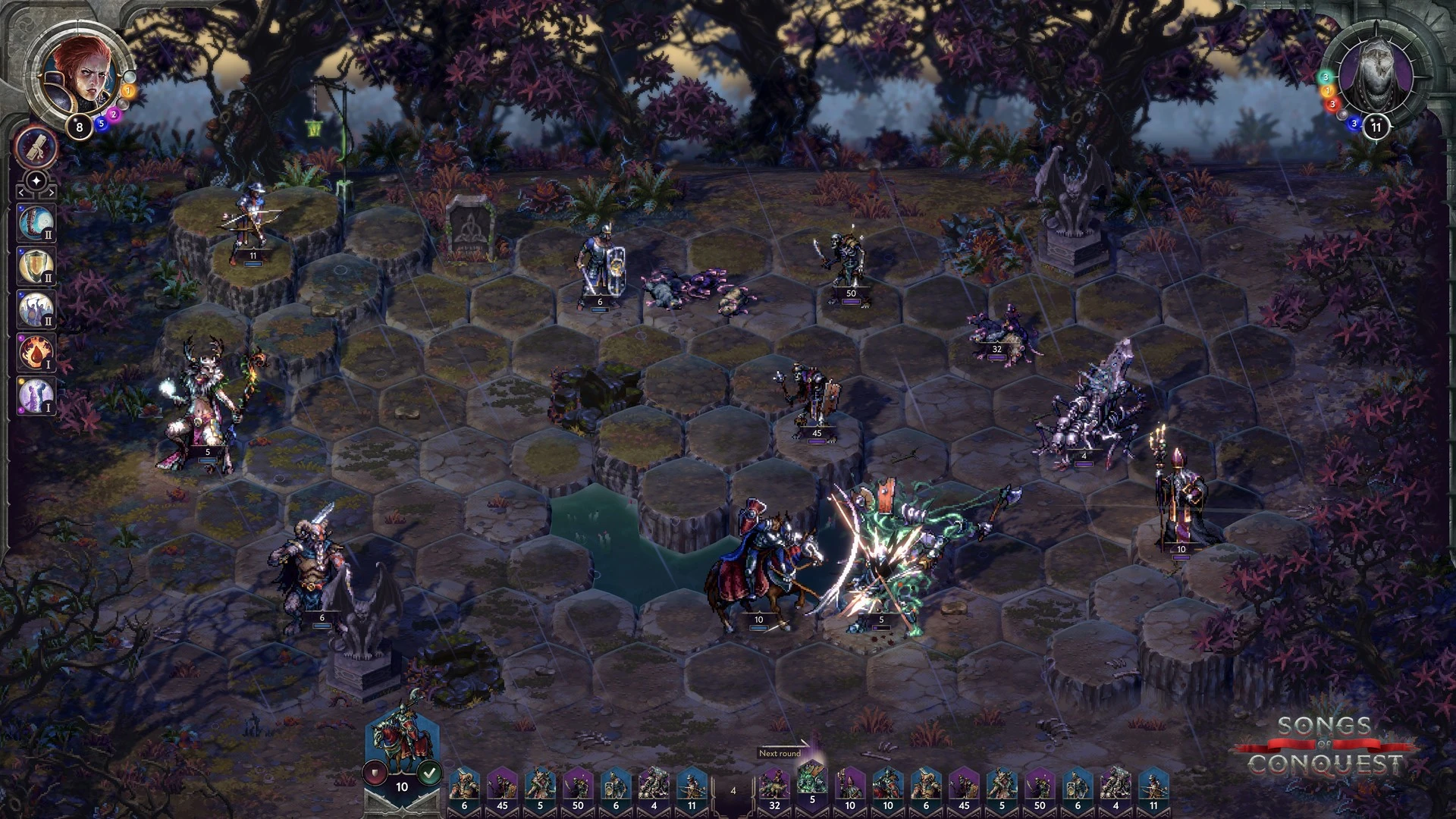This screenshot has width=1456, height=819.
Task: Click the shield defend button
Action: pos(375,773)
